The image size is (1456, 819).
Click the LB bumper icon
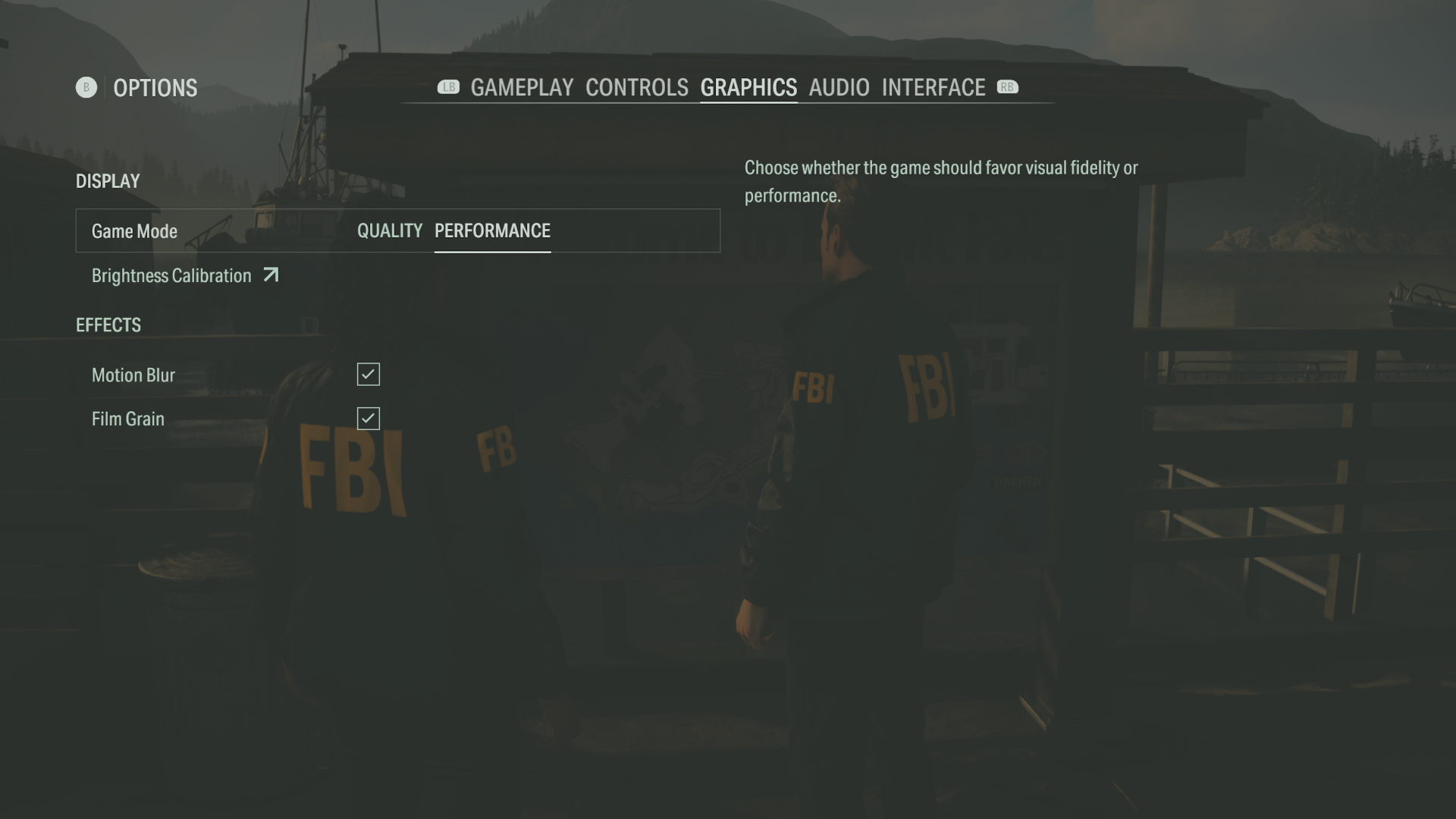[x=449, y=87]
